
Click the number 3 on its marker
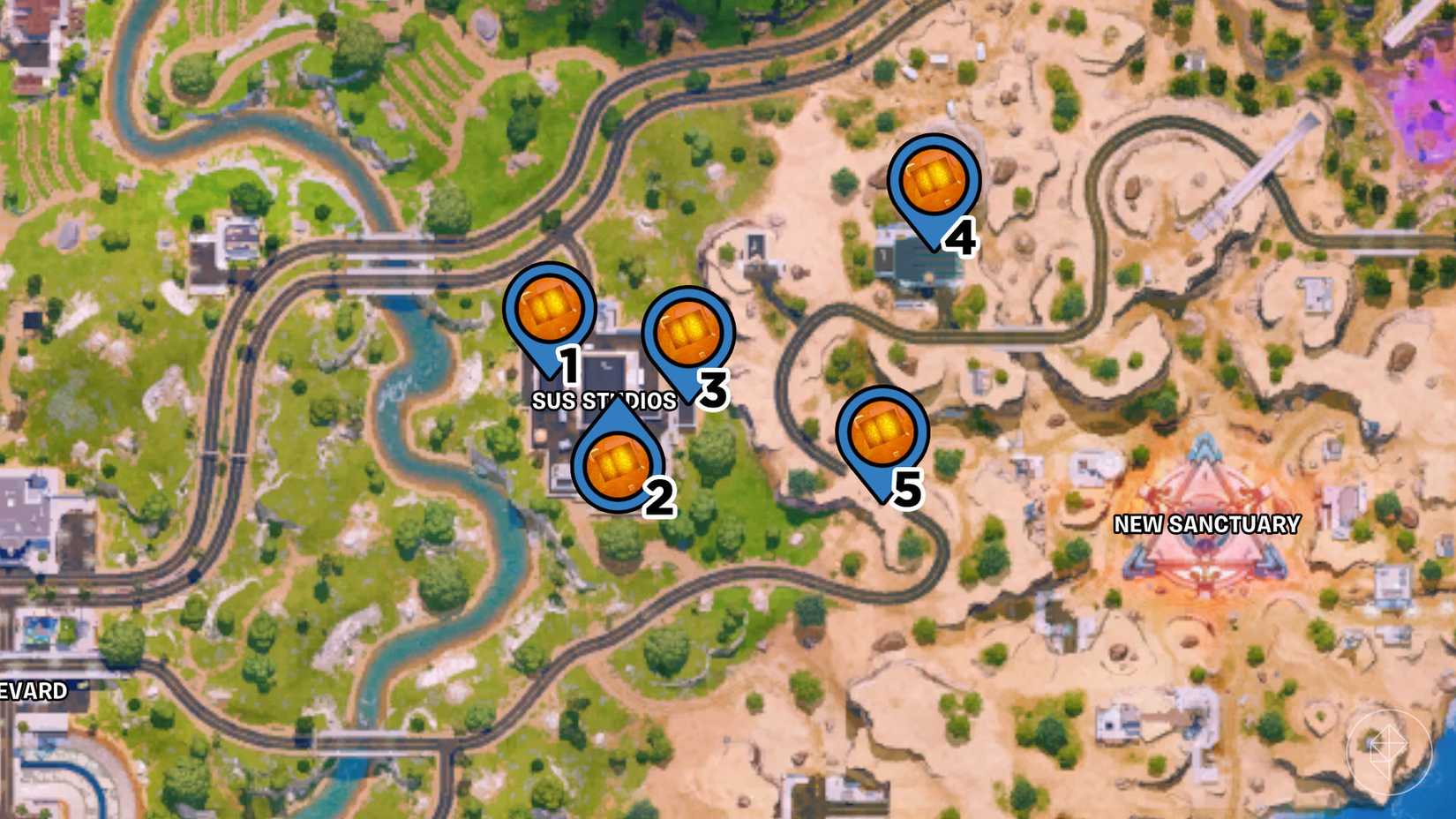(711, 387)
